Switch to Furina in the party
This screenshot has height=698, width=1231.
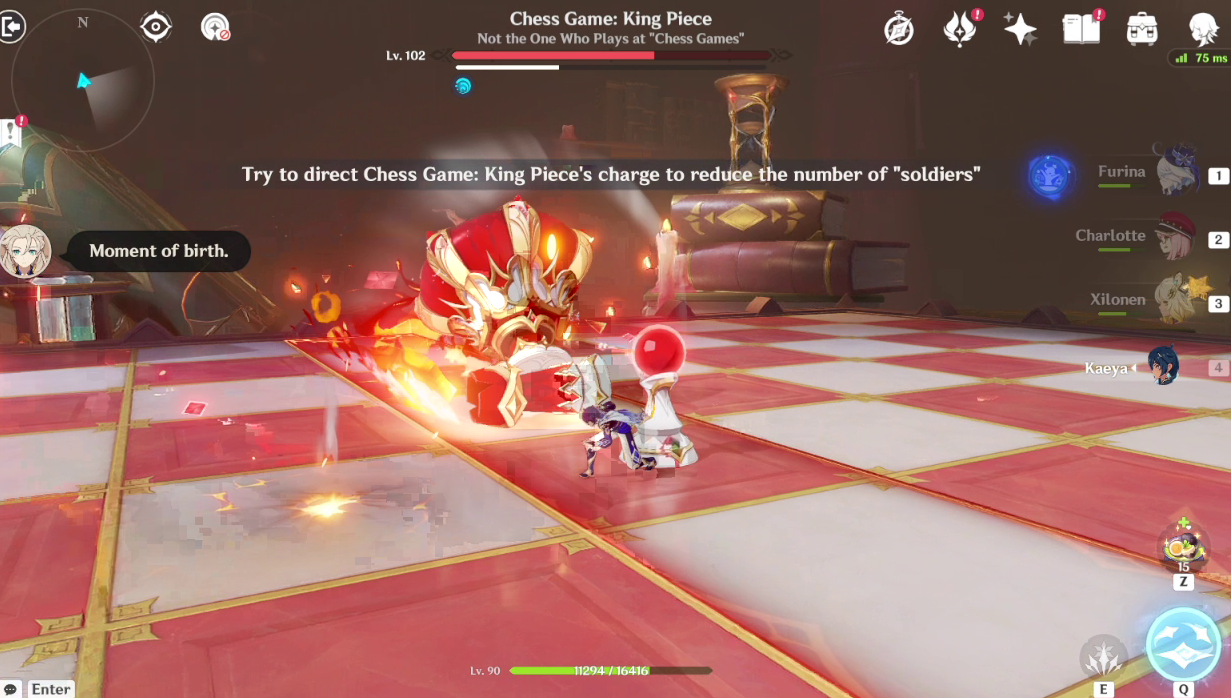pos(1177,174)
